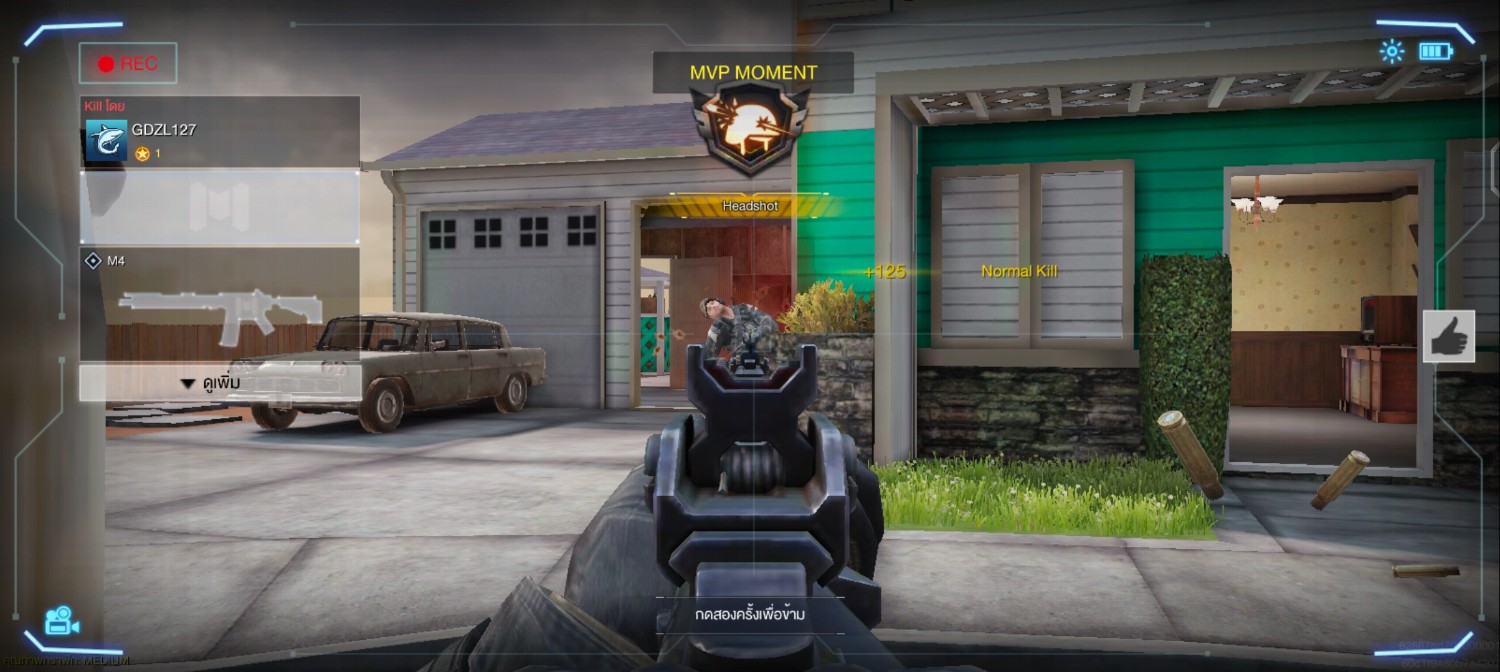Click the skip replay prompt text
This screenshot has width=1500, height=672.
[x=749, y=614]
